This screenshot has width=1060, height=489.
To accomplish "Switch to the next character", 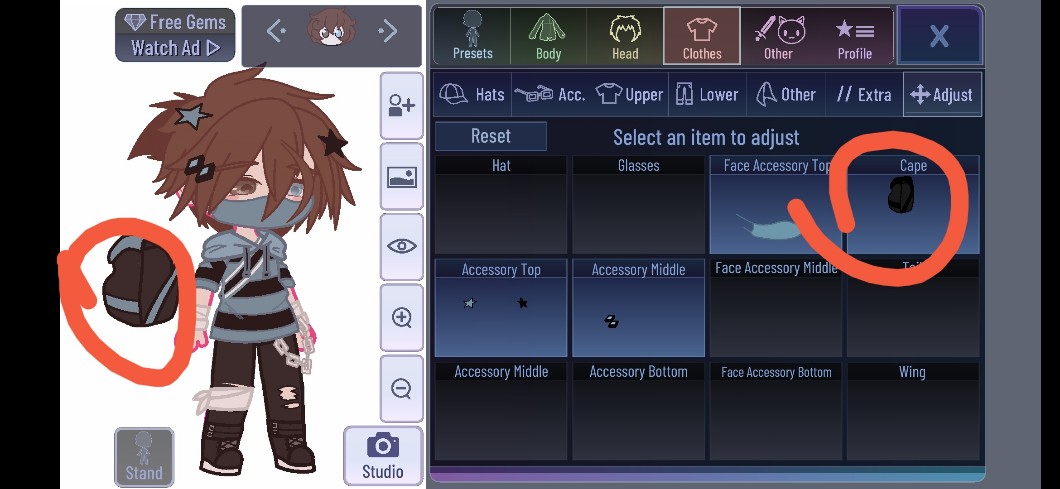I will pyautogui.click(x=388, y=32).
